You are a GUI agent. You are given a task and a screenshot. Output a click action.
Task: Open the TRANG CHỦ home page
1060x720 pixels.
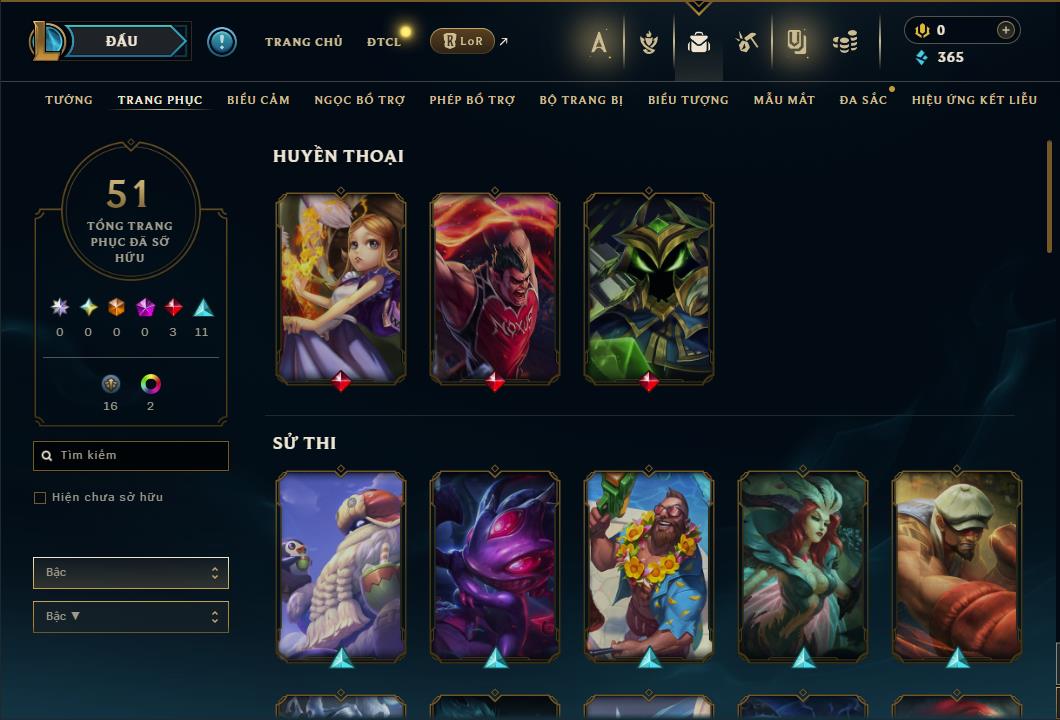click(303, 42)
